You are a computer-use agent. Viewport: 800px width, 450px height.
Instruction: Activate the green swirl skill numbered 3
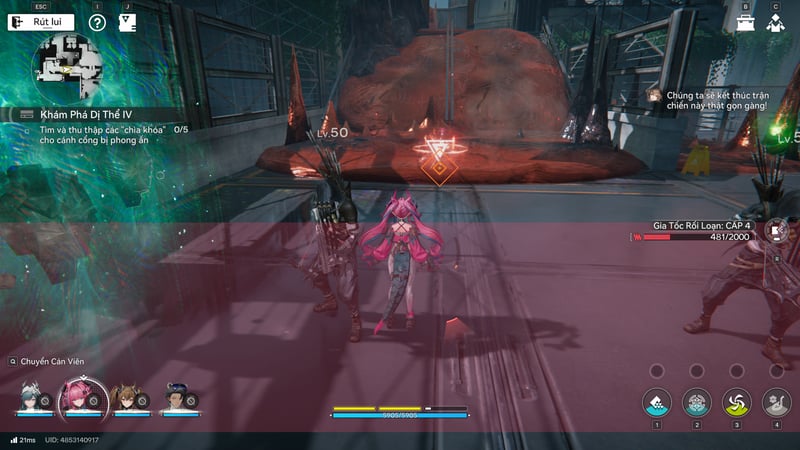737,402
